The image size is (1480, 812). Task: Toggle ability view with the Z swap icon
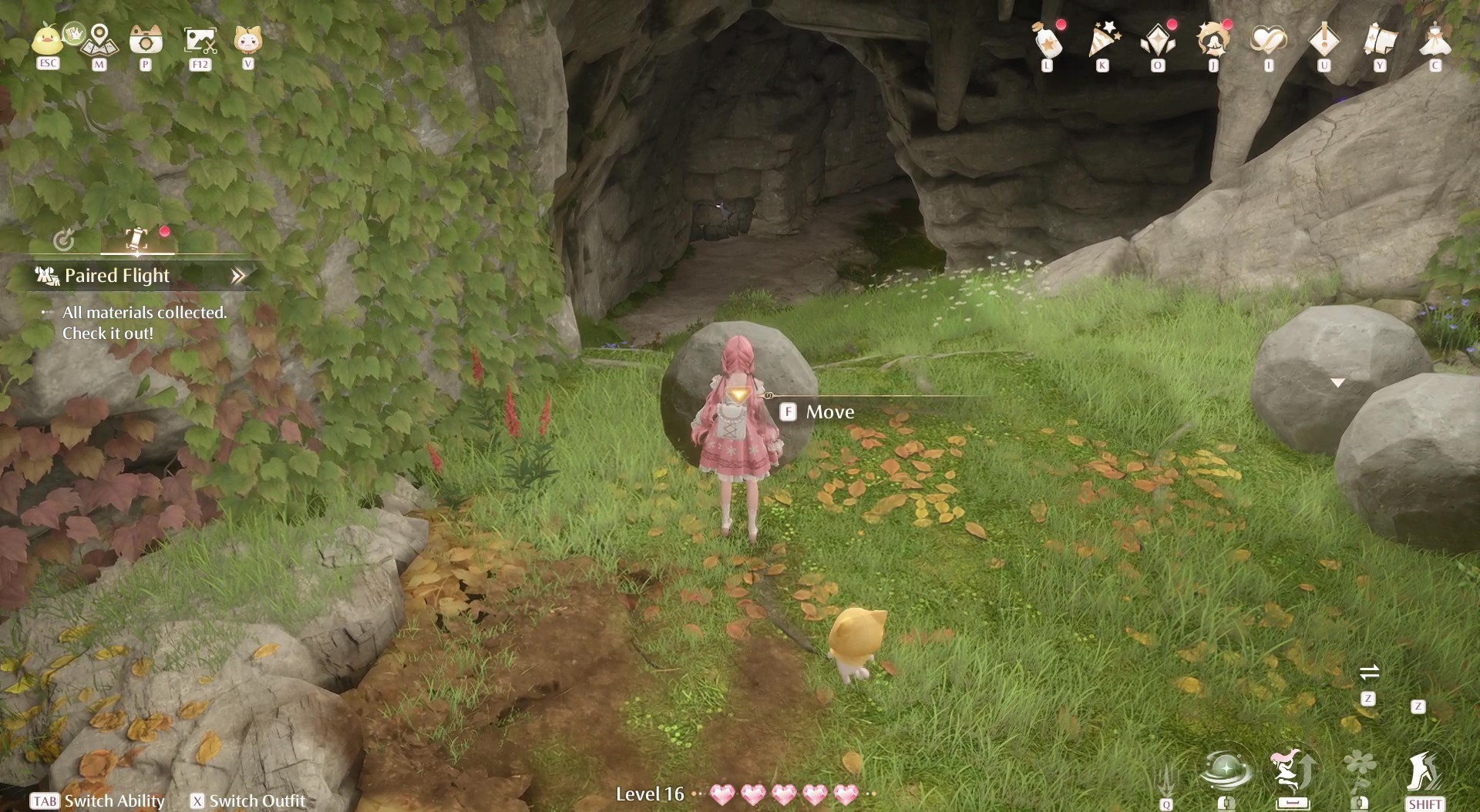pyautogui.click(x=1371, y=673)
